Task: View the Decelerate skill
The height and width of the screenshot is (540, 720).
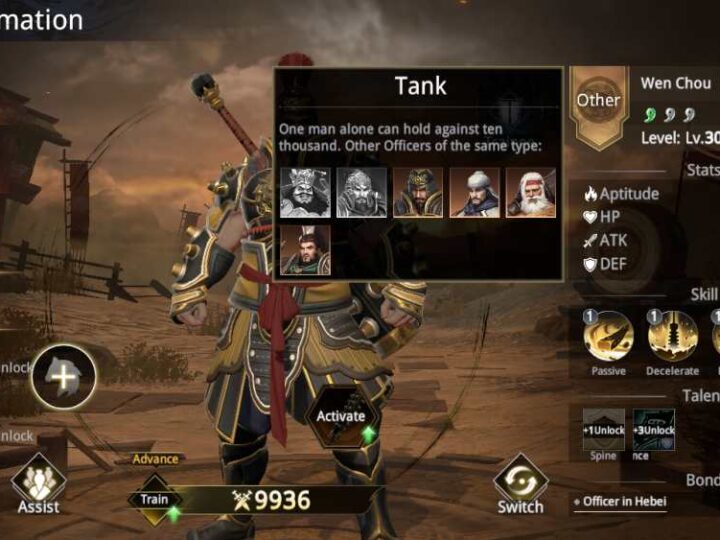Action: (672, 338)
